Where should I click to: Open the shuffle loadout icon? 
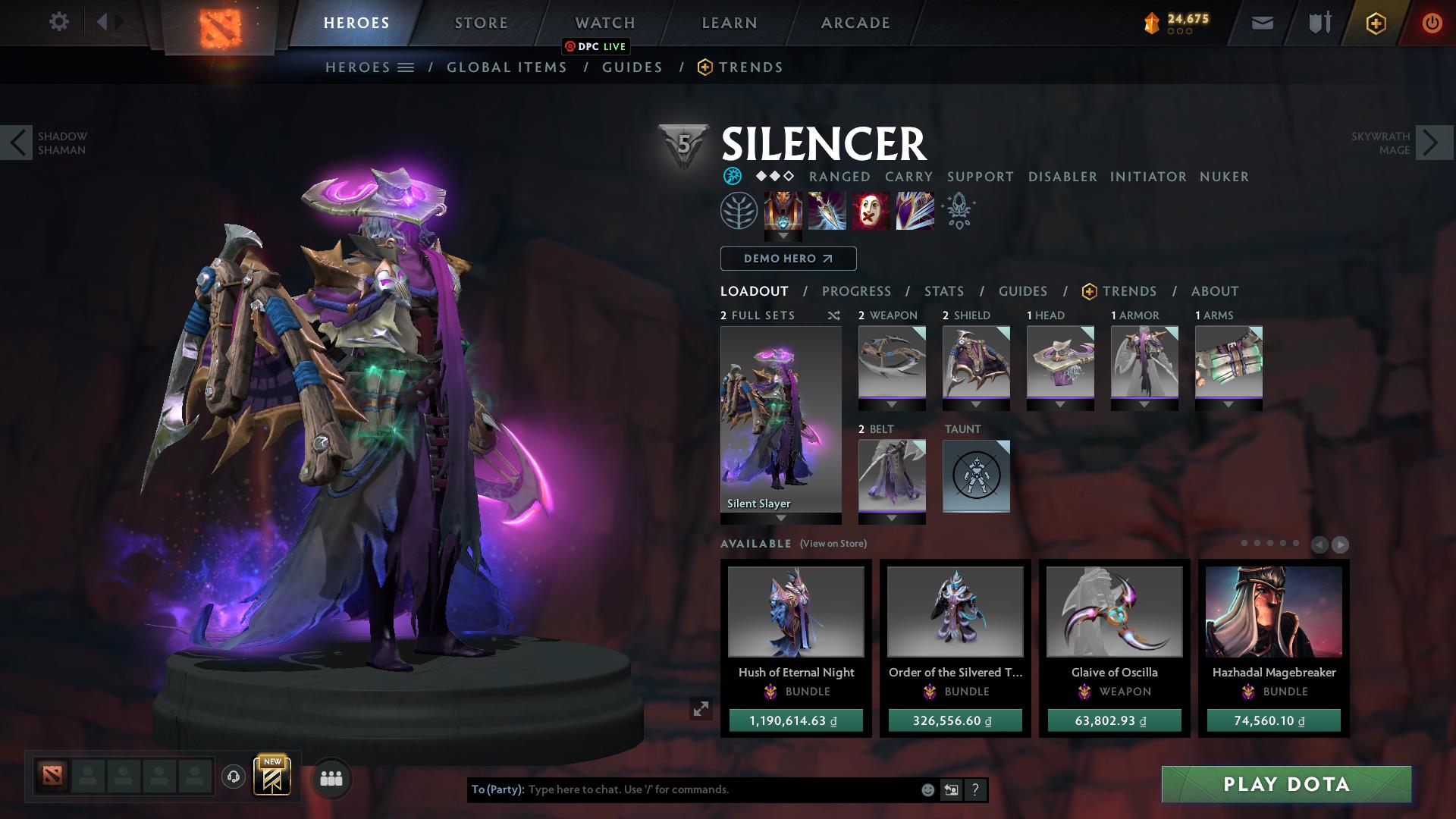833,315
